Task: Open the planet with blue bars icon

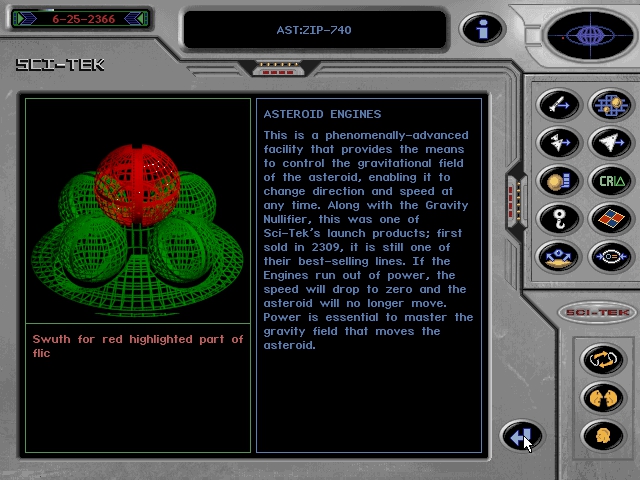Action: [x=558, y=181]
